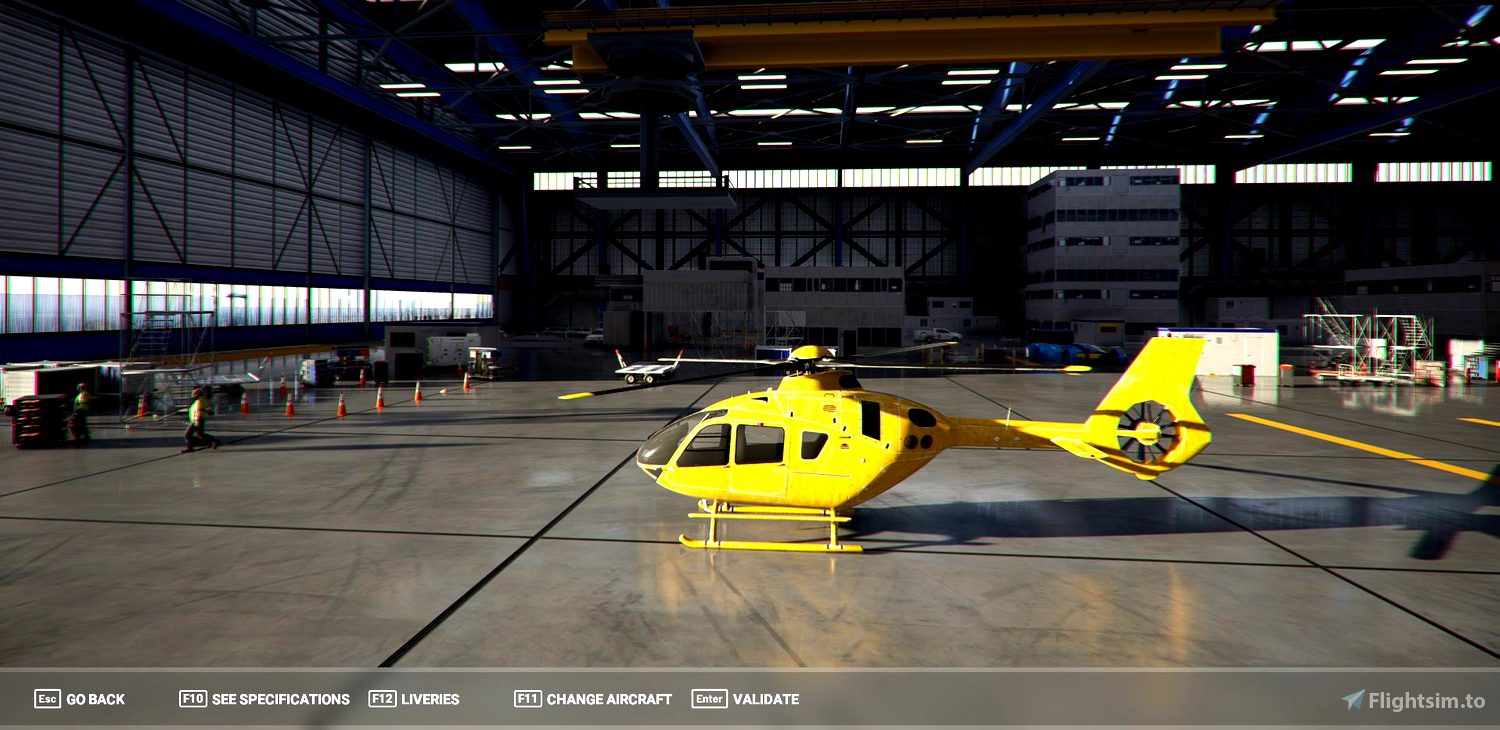This screenshot has width=1500, height=730.
Task: Click VALIDATE to confirm the helicopter
Action: coord(766,699)
